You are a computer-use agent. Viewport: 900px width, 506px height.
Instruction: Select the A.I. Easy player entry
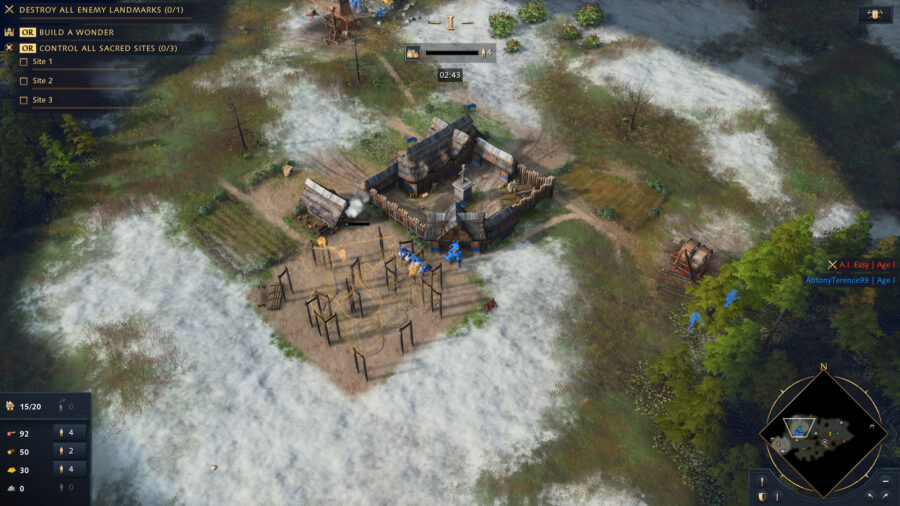[x=858, y=265]
